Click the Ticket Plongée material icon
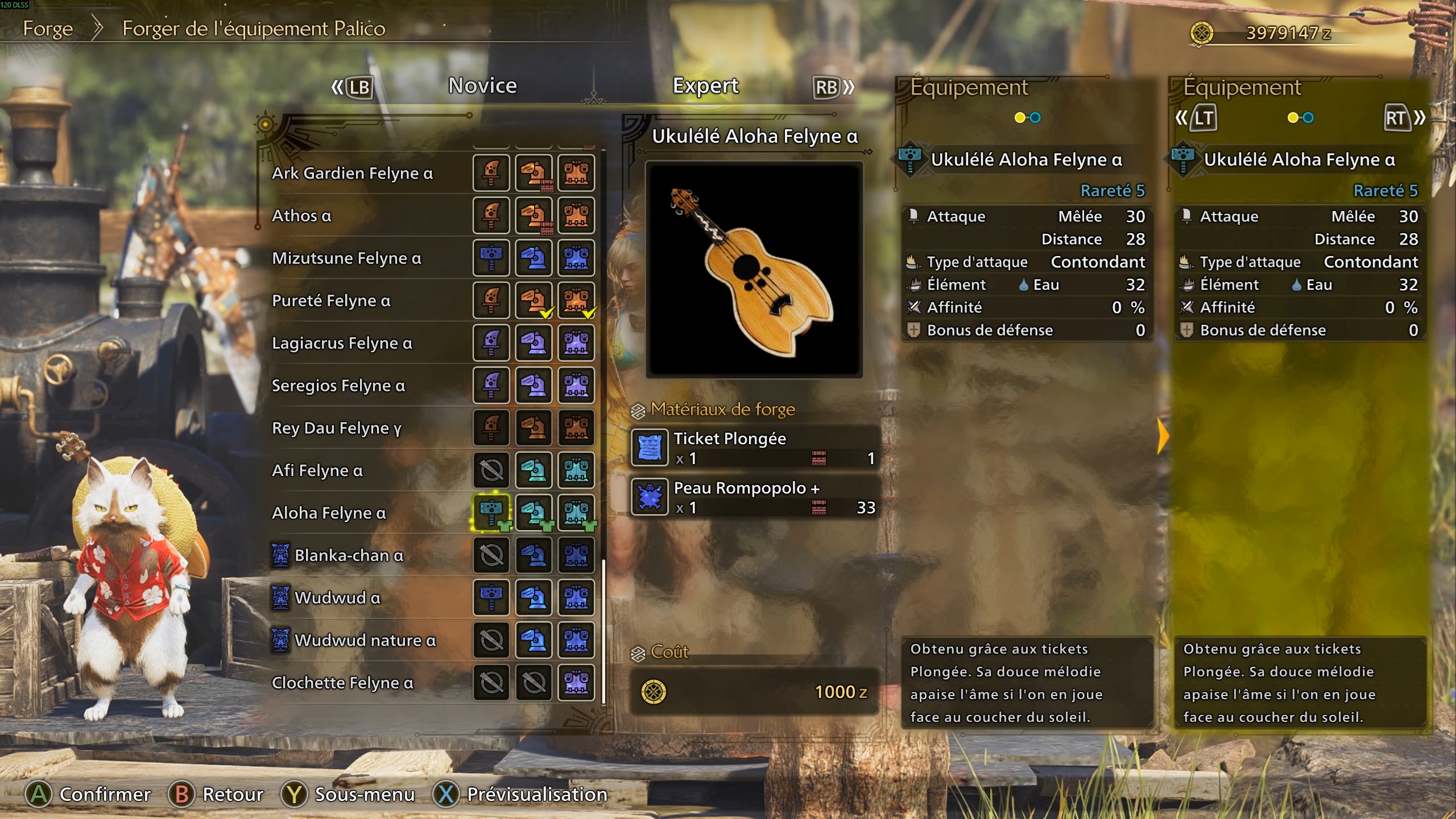 pyautogui.click(x=650, y=447)
